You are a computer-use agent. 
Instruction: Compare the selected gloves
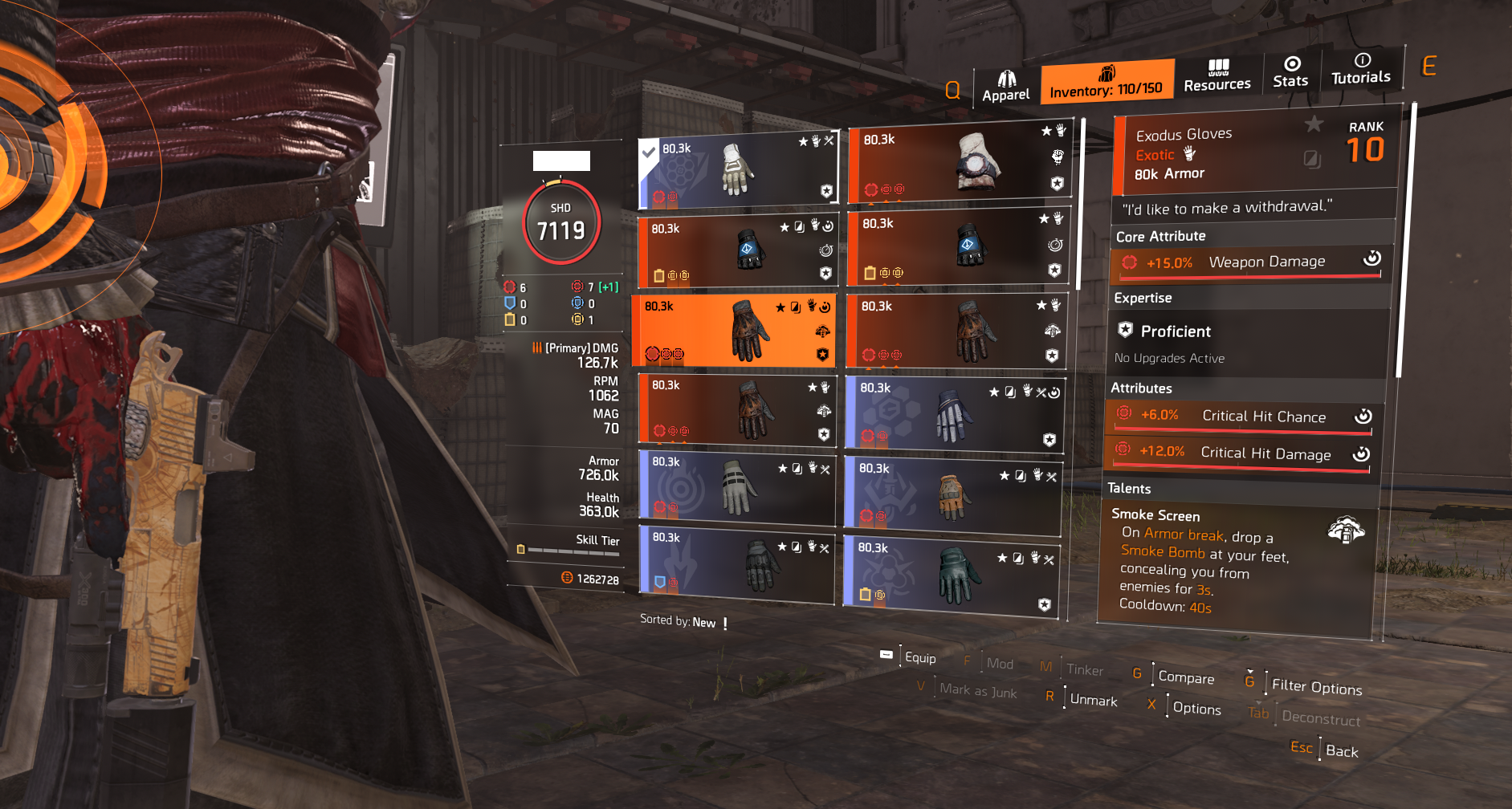click(1185, 677)
